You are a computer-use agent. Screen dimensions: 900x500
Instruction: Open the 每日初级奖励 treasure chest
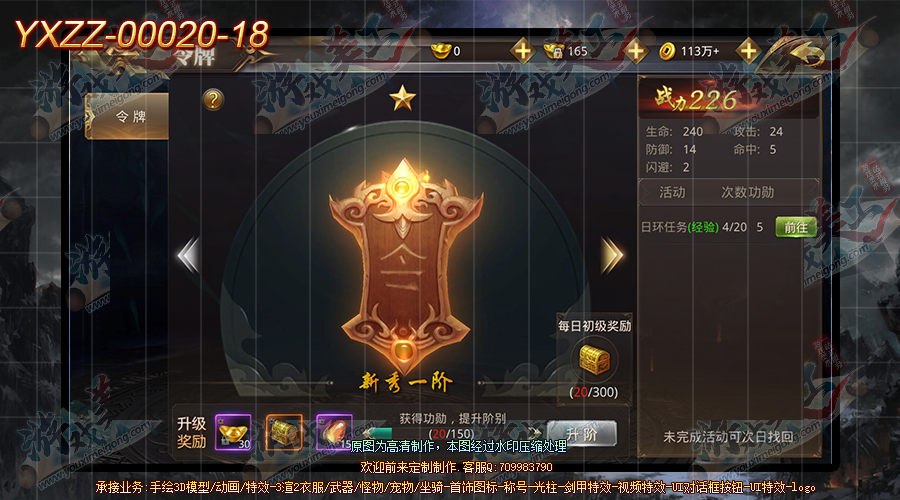coord(594,360)
